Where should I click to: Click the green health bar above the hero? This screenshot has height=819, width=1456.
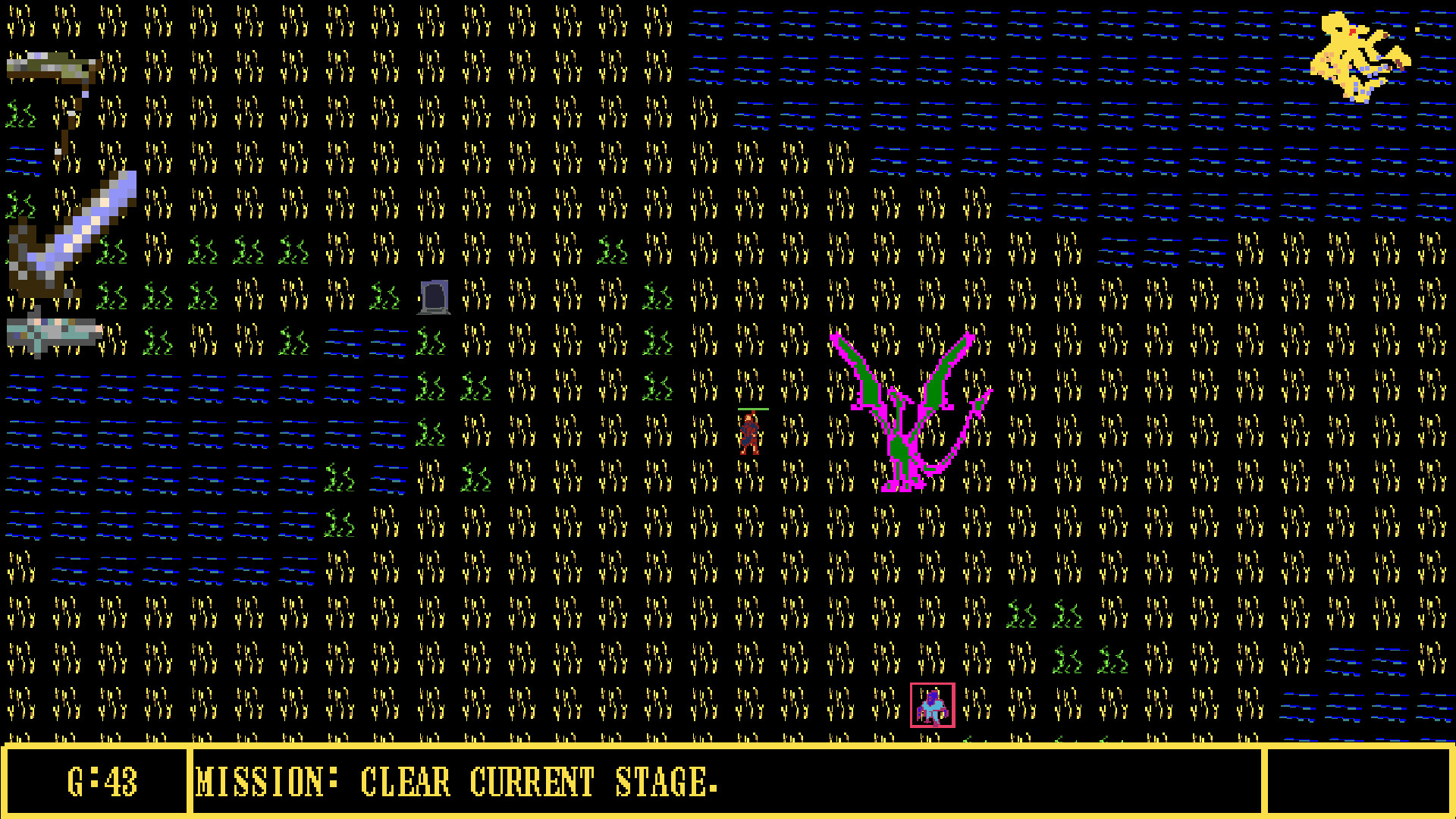(753, 408)
